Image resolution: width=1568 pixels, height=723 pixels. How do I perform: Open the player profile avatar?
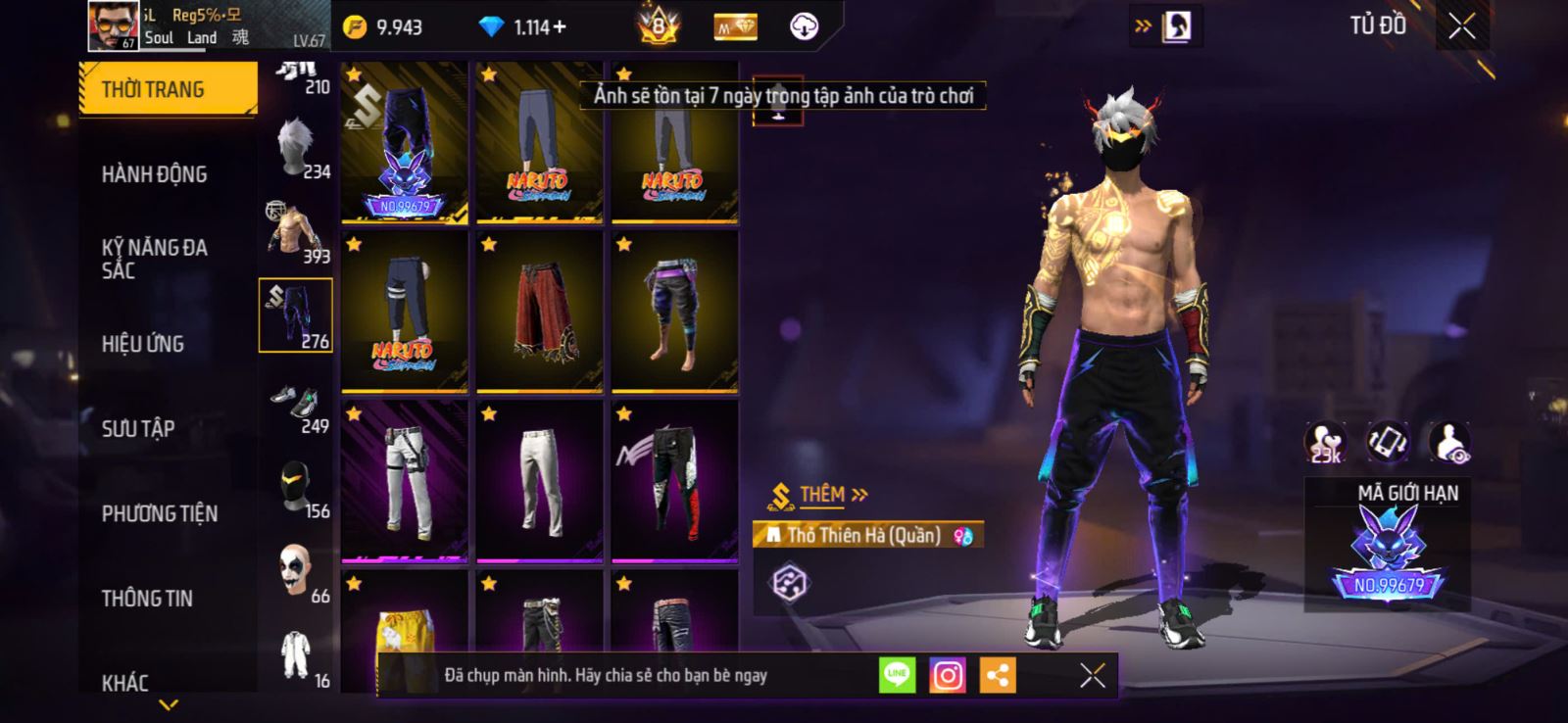point(113,25)
